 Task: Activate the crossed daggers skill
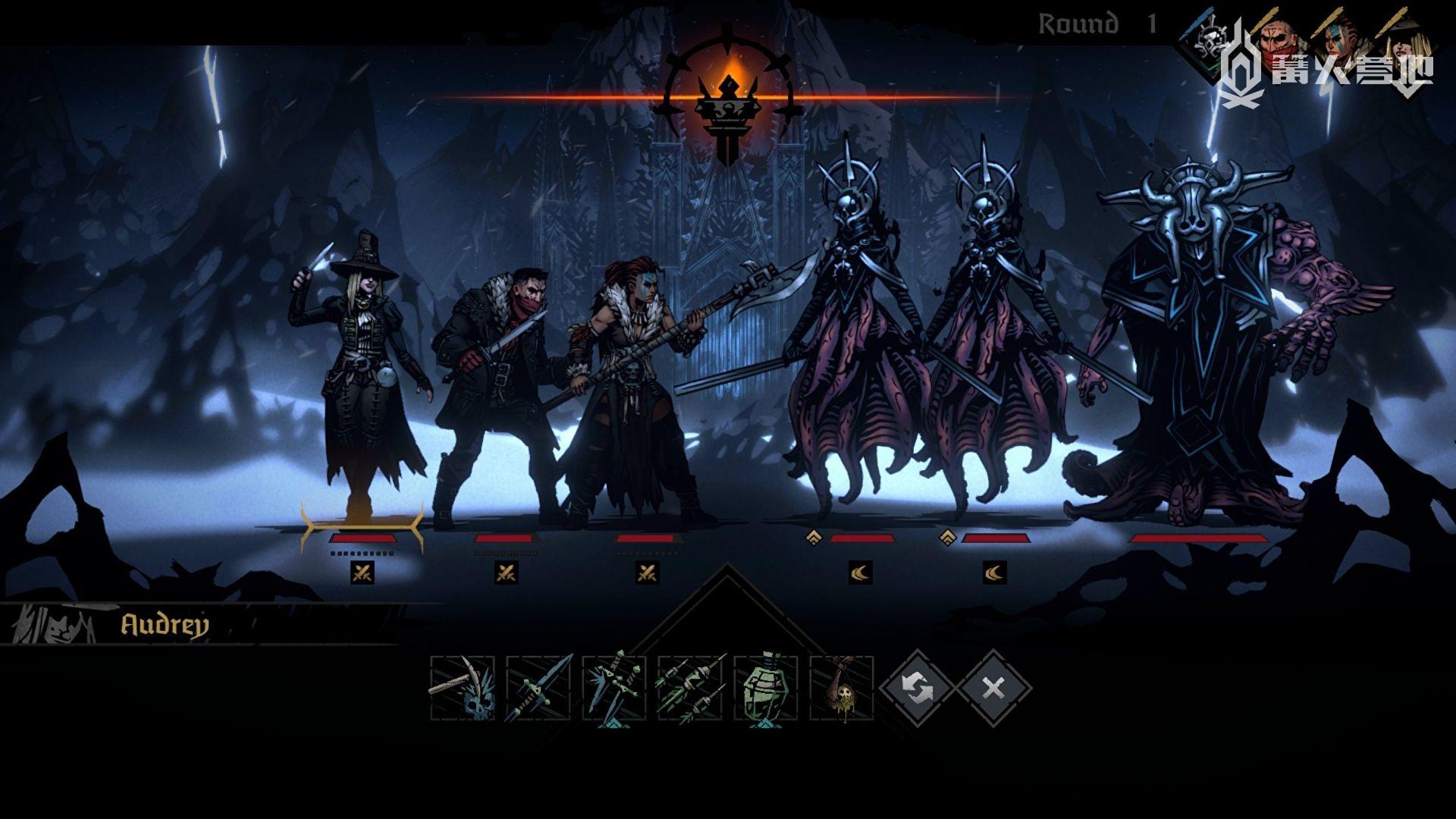pos(614,689)
